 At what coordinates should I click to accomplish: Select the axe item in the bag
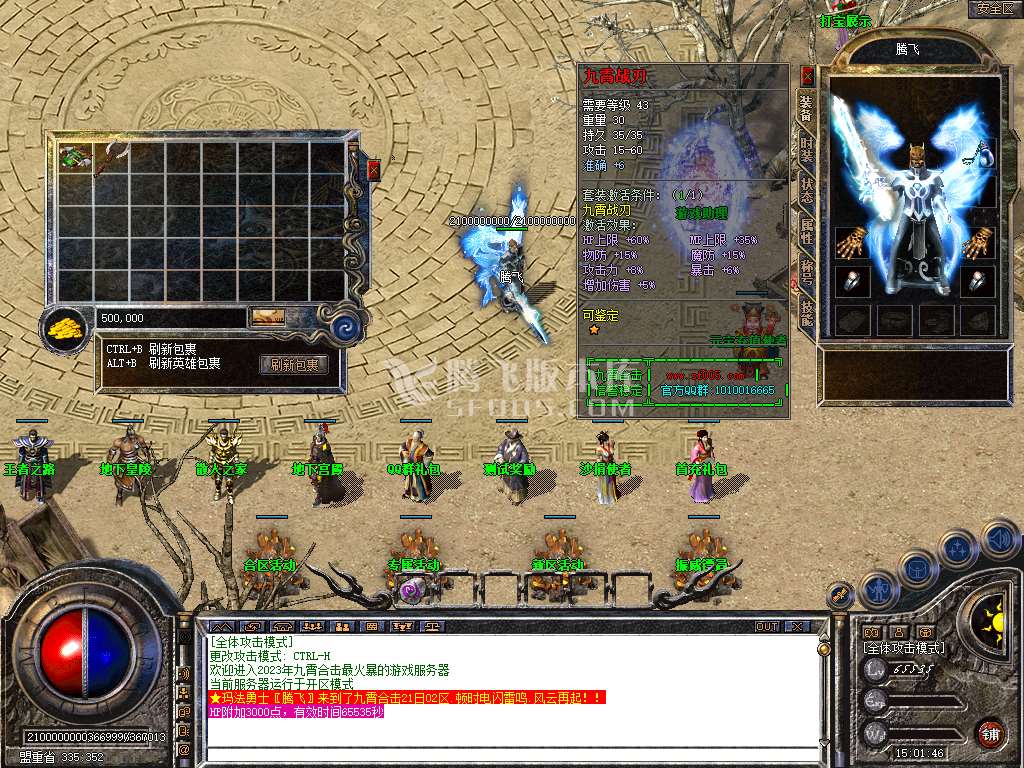[x=110, y=157]
